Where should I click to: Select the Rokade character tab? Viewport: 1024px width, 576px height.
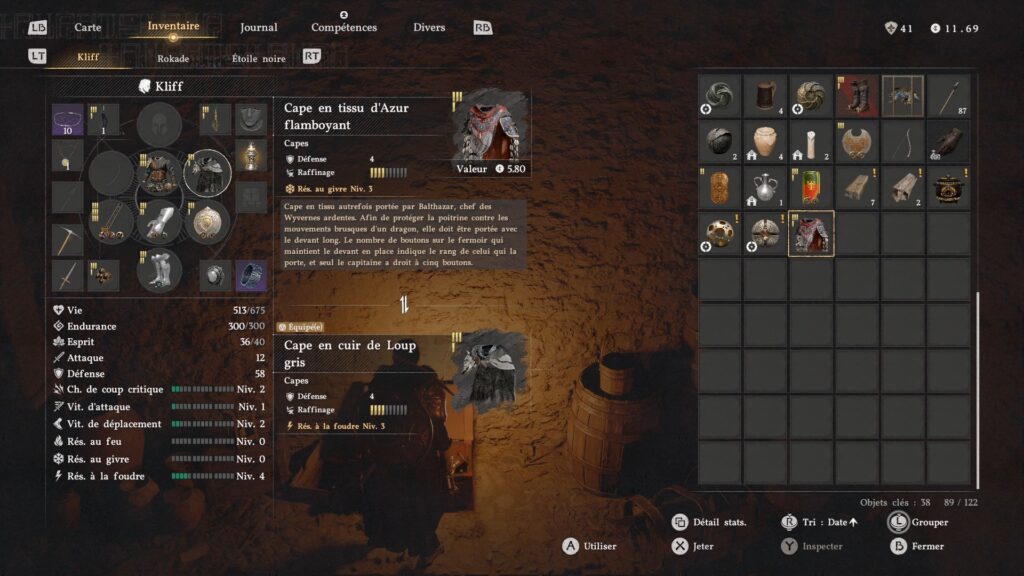[x=173, y=58]
